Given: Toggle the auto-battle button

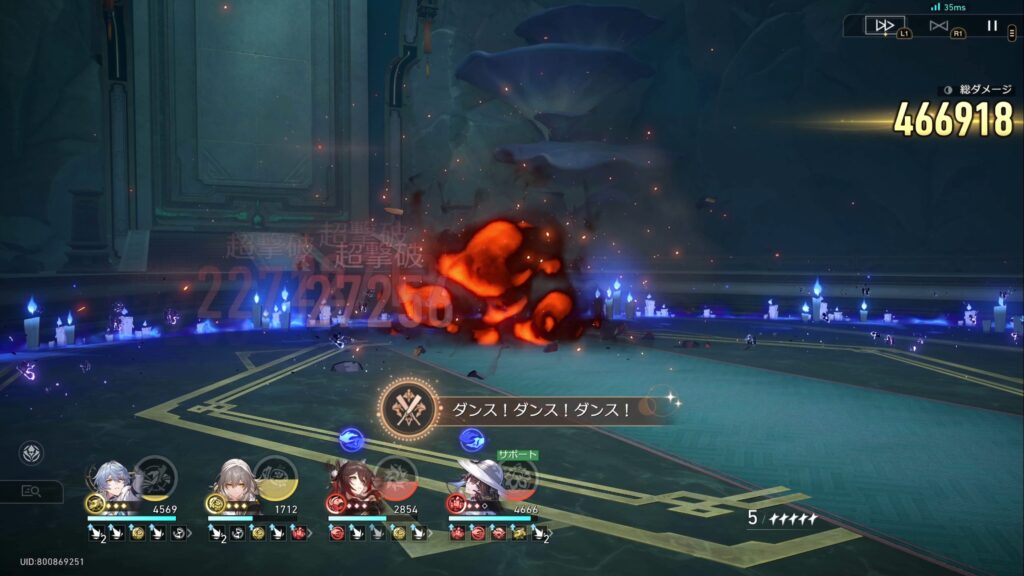Looking at the screenshot, I should (938, 25).
